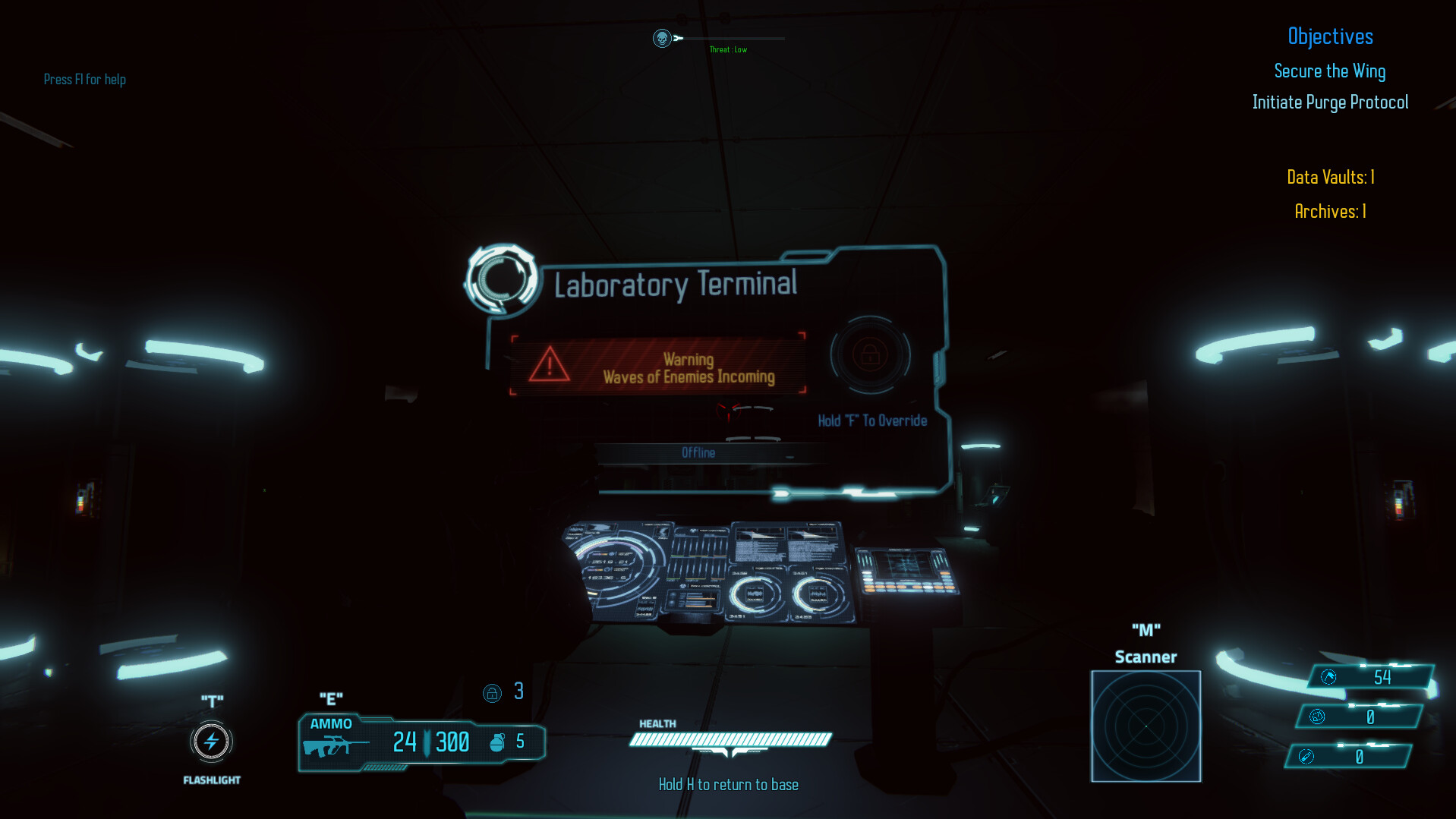Collapse the Objectives panel header
This screenshot has height=819, width=1456.
pyautogui.click(x=1330, y=36)
